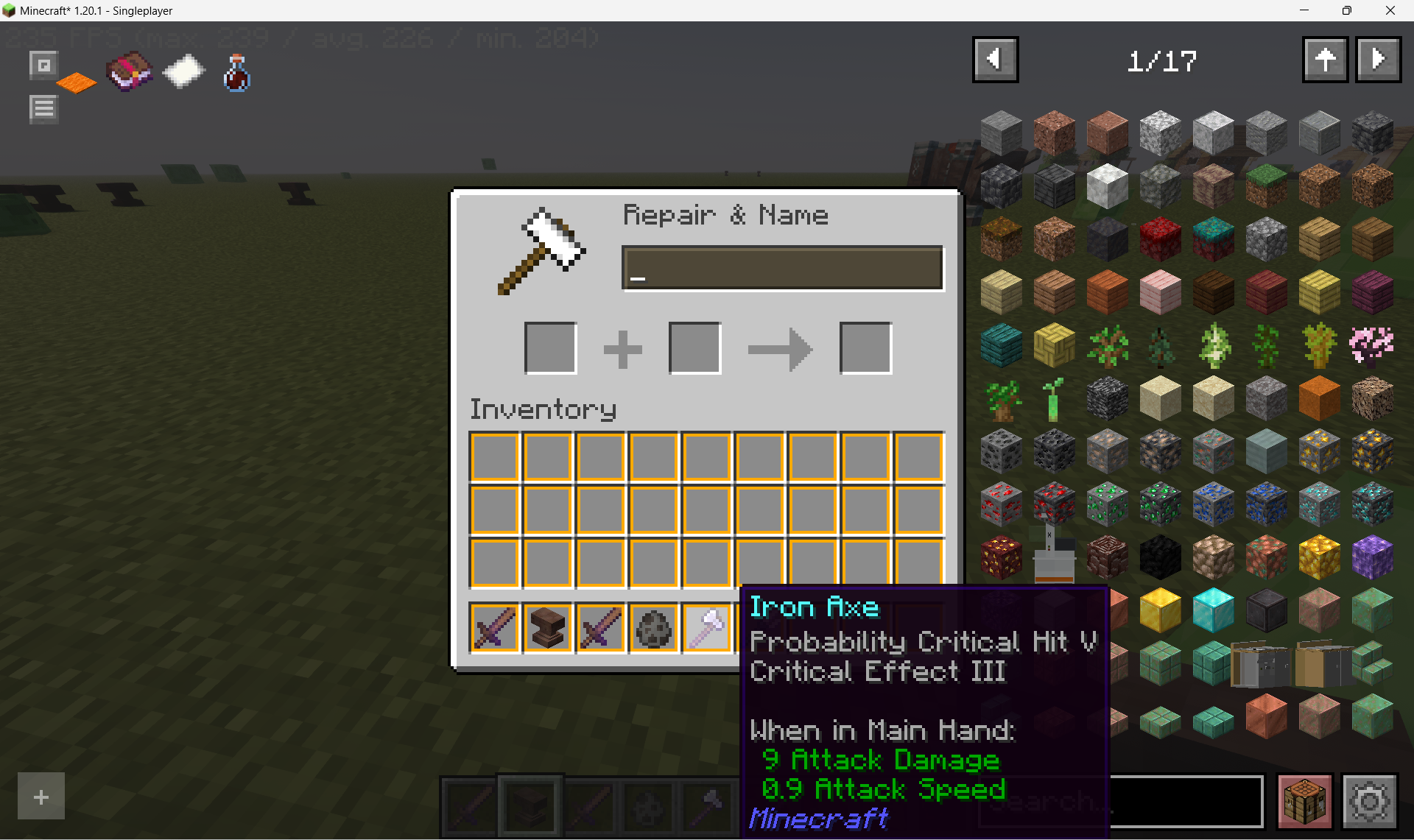Go to the next page of the item list
Screen dimensions: 1414x840
[x=1378, y=60]
